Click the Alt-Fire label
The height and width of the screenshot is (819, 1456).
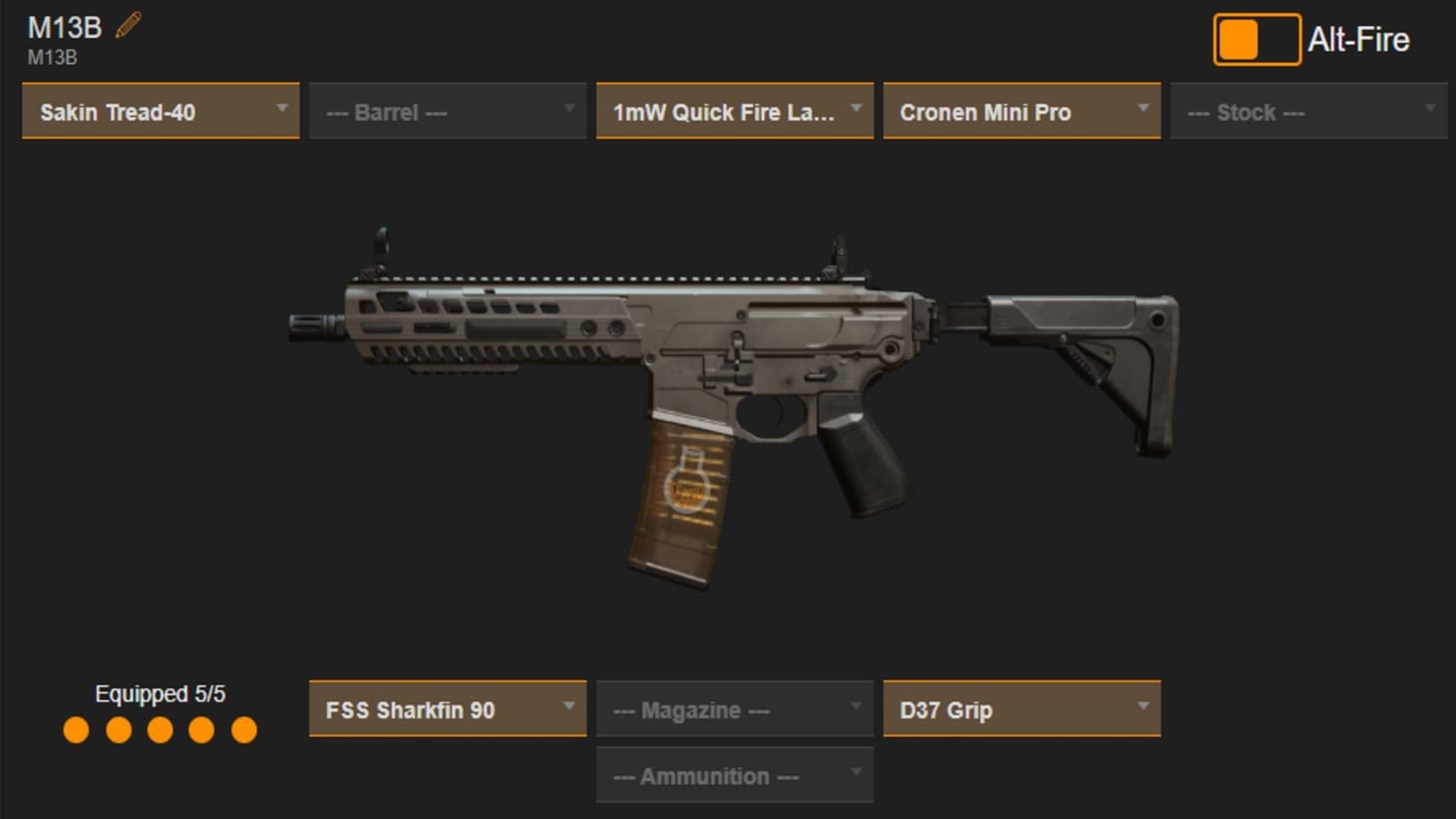pyautogui.click(x=1358, y=39)
